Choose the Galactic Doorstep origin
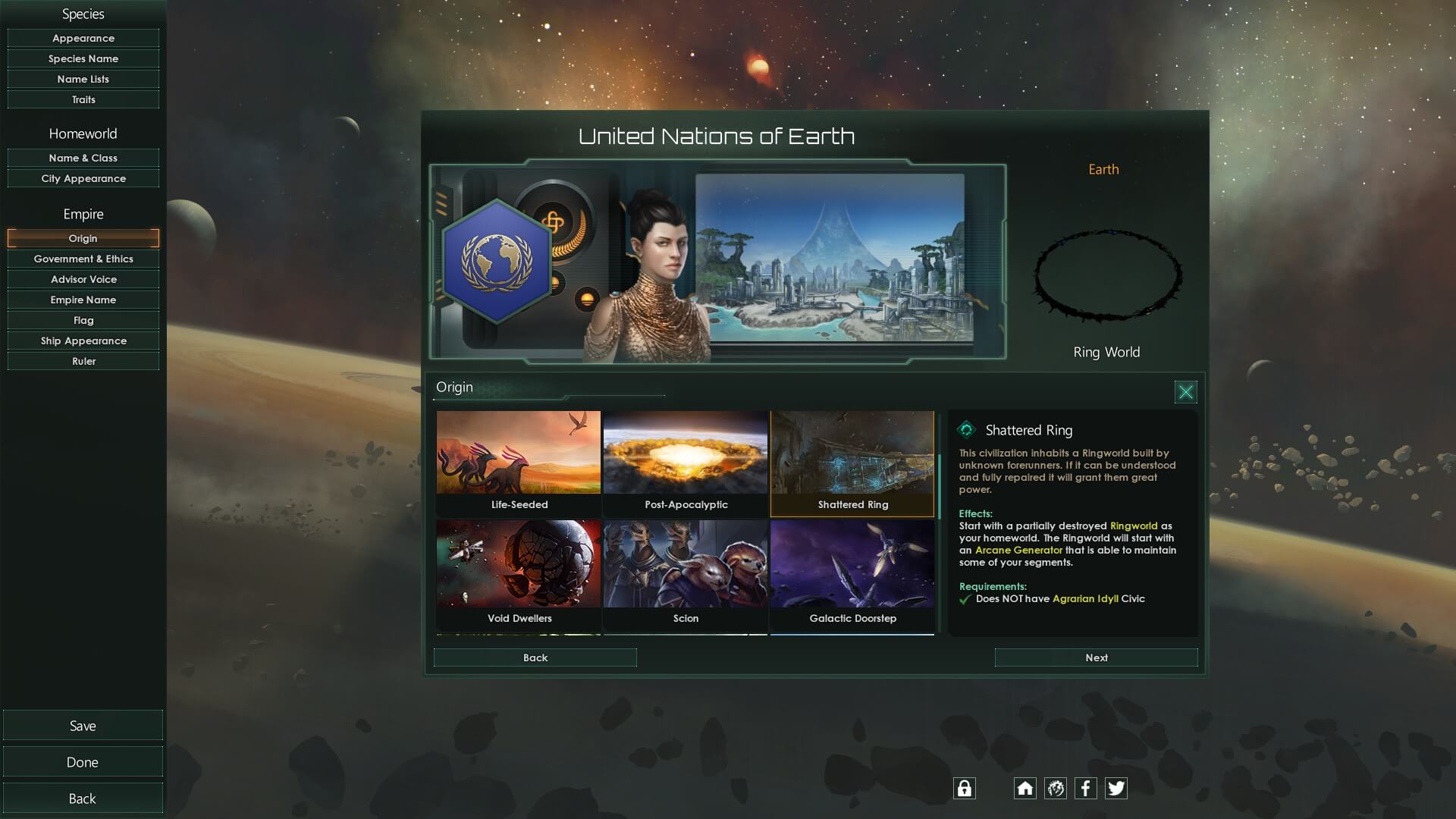Screen dimensions: 1456x819 pos(852,574)
